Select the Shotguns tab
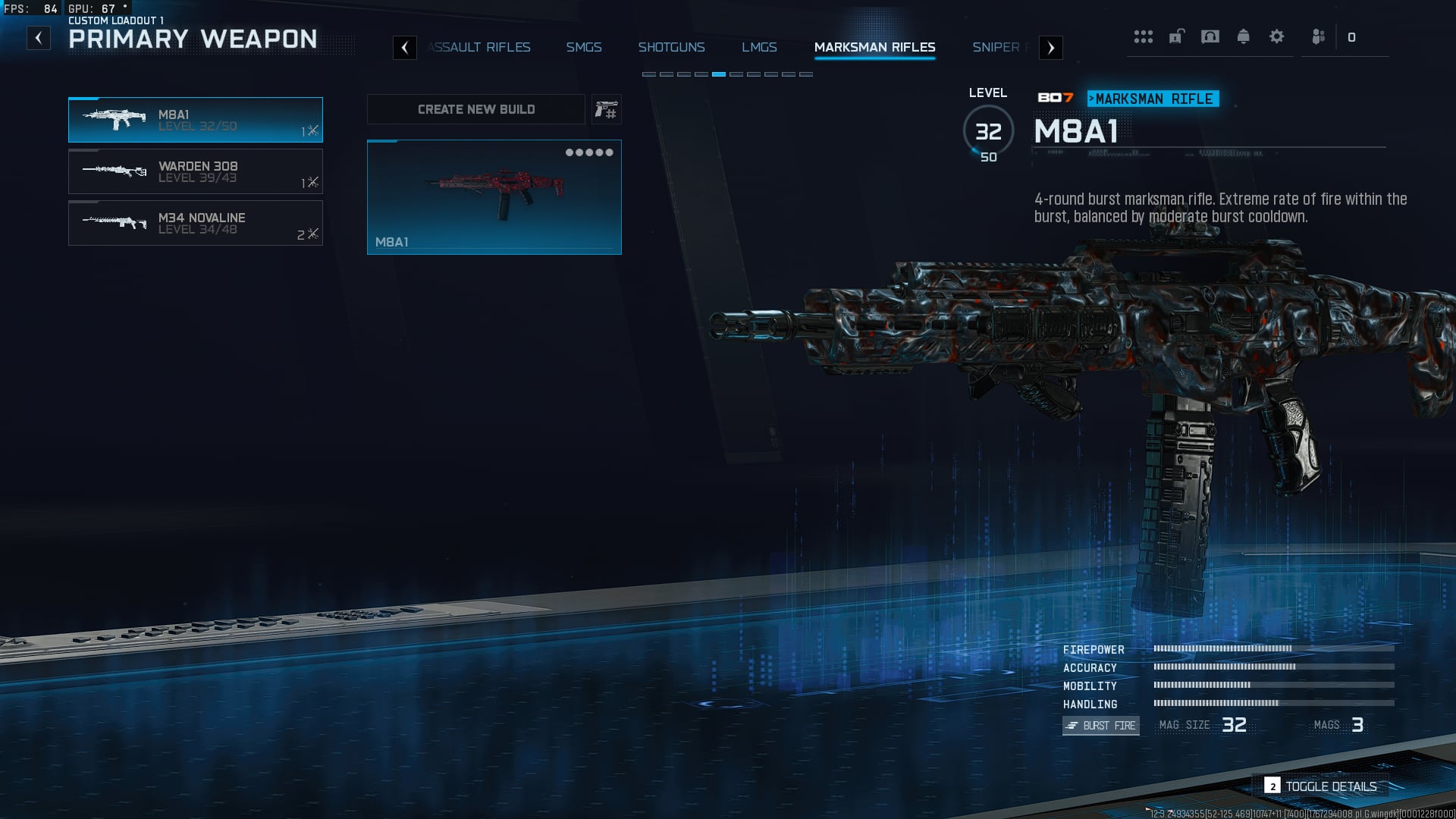Image resolution: width=1456 pixels, height=819 pixels. (x=671, y=47)
